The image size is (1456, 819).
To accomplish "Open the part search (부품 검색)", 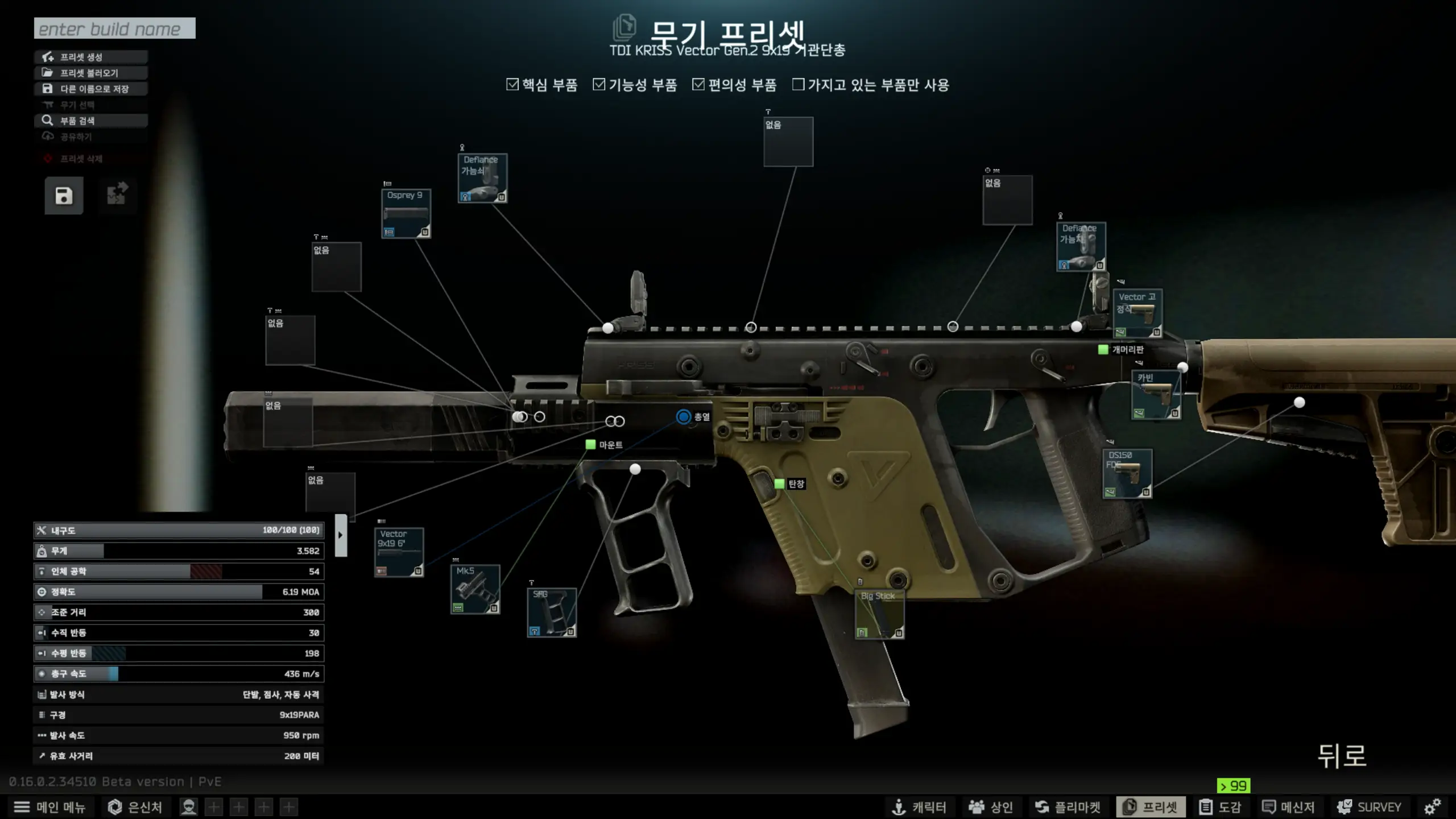I will click(91, 121).
